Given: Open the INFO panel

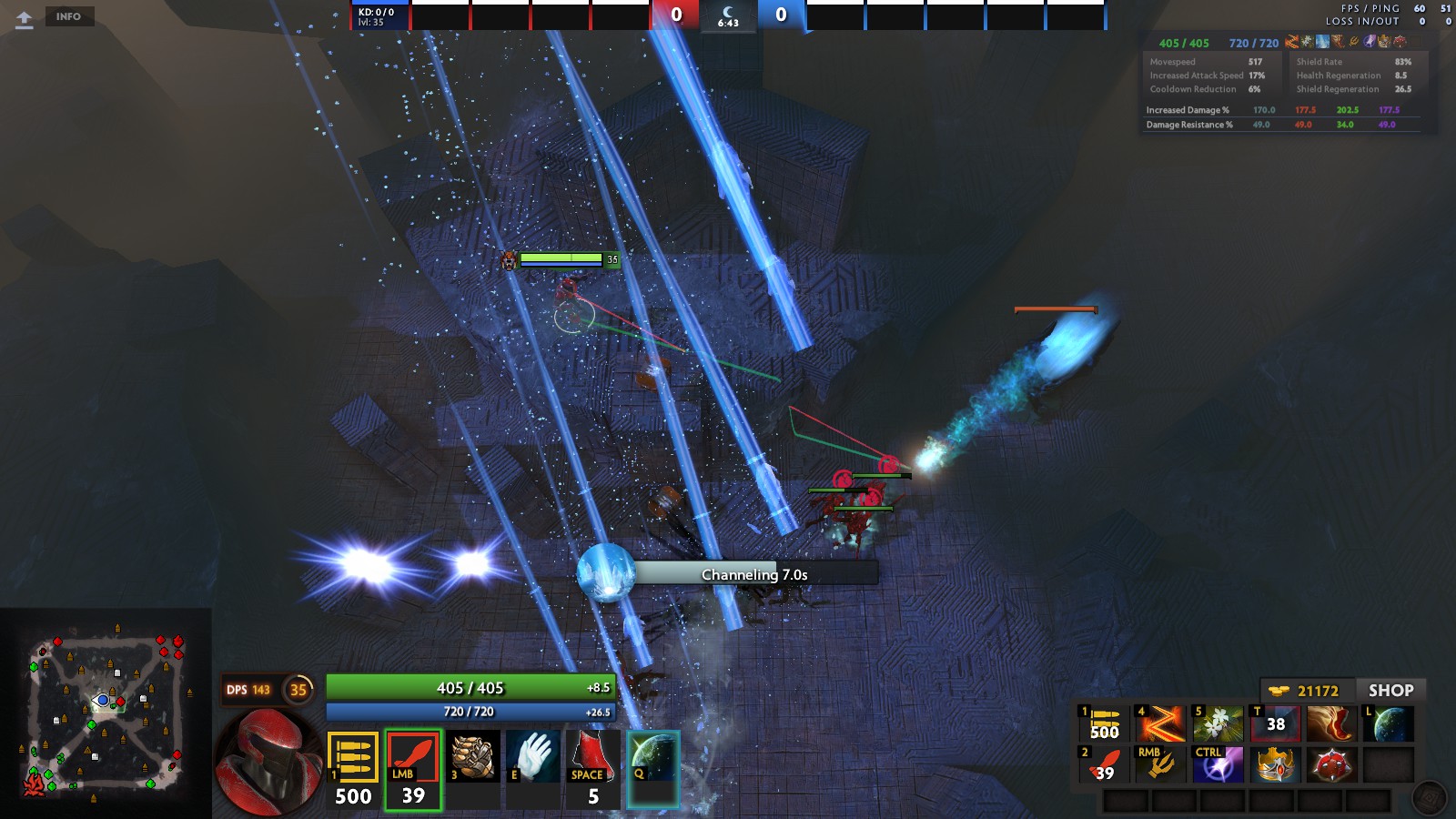Looking at the screenshot, I should 68,16.
